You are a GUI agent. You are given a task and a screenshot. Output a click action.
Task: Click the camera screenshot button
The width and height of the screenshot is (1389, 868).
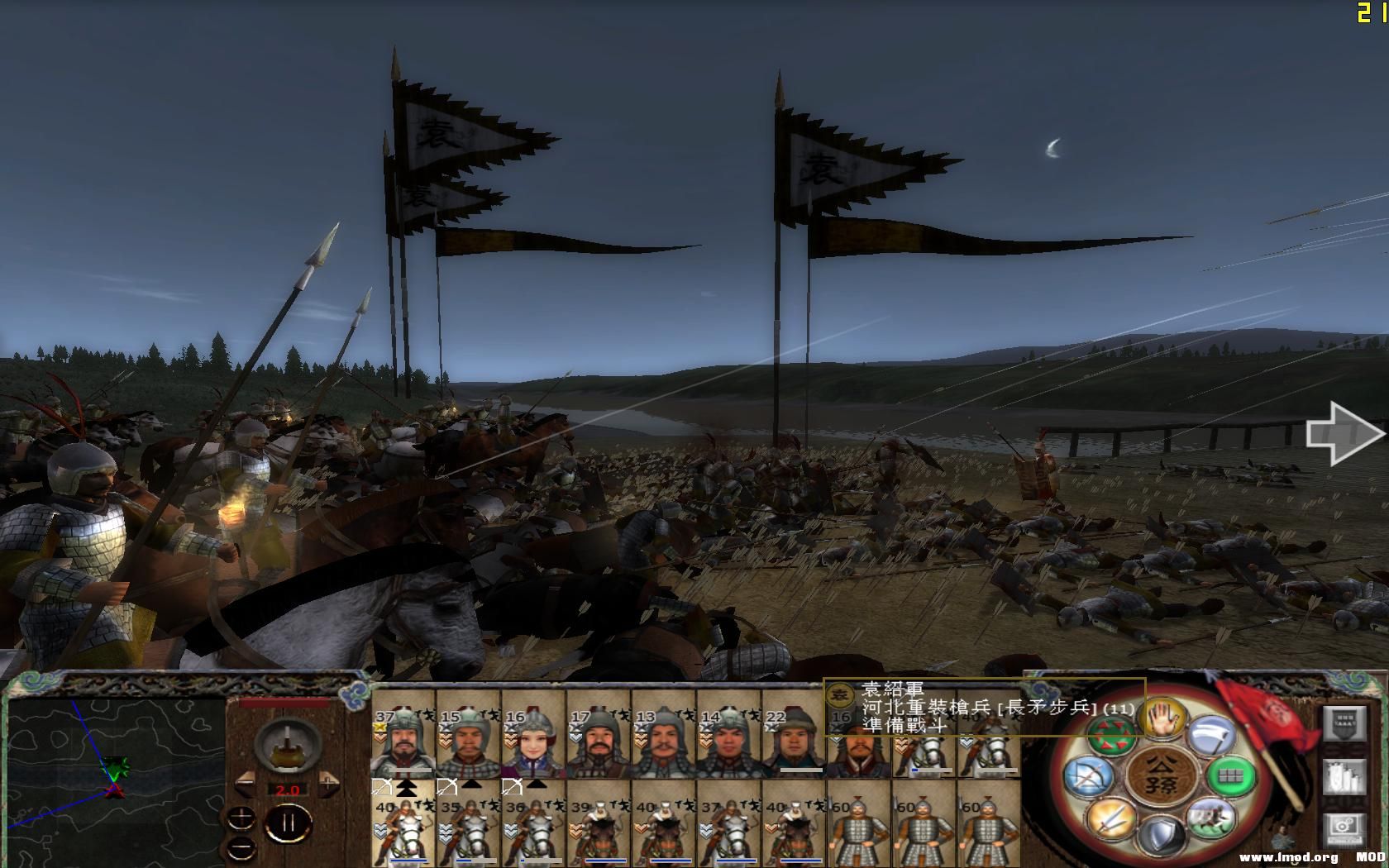click(1344, 828)
